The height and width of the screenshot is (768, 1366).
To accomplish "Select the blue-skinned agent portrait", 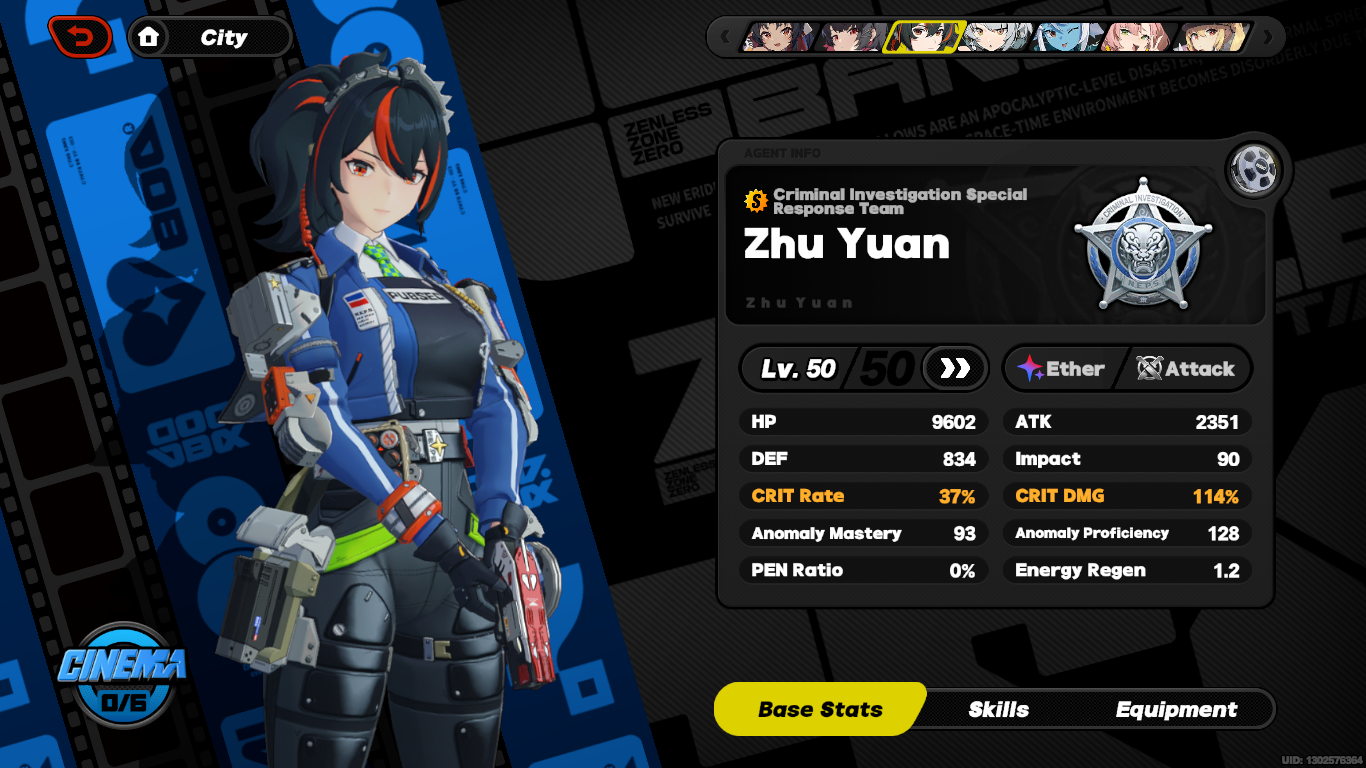I will (x=1062, y=37).
